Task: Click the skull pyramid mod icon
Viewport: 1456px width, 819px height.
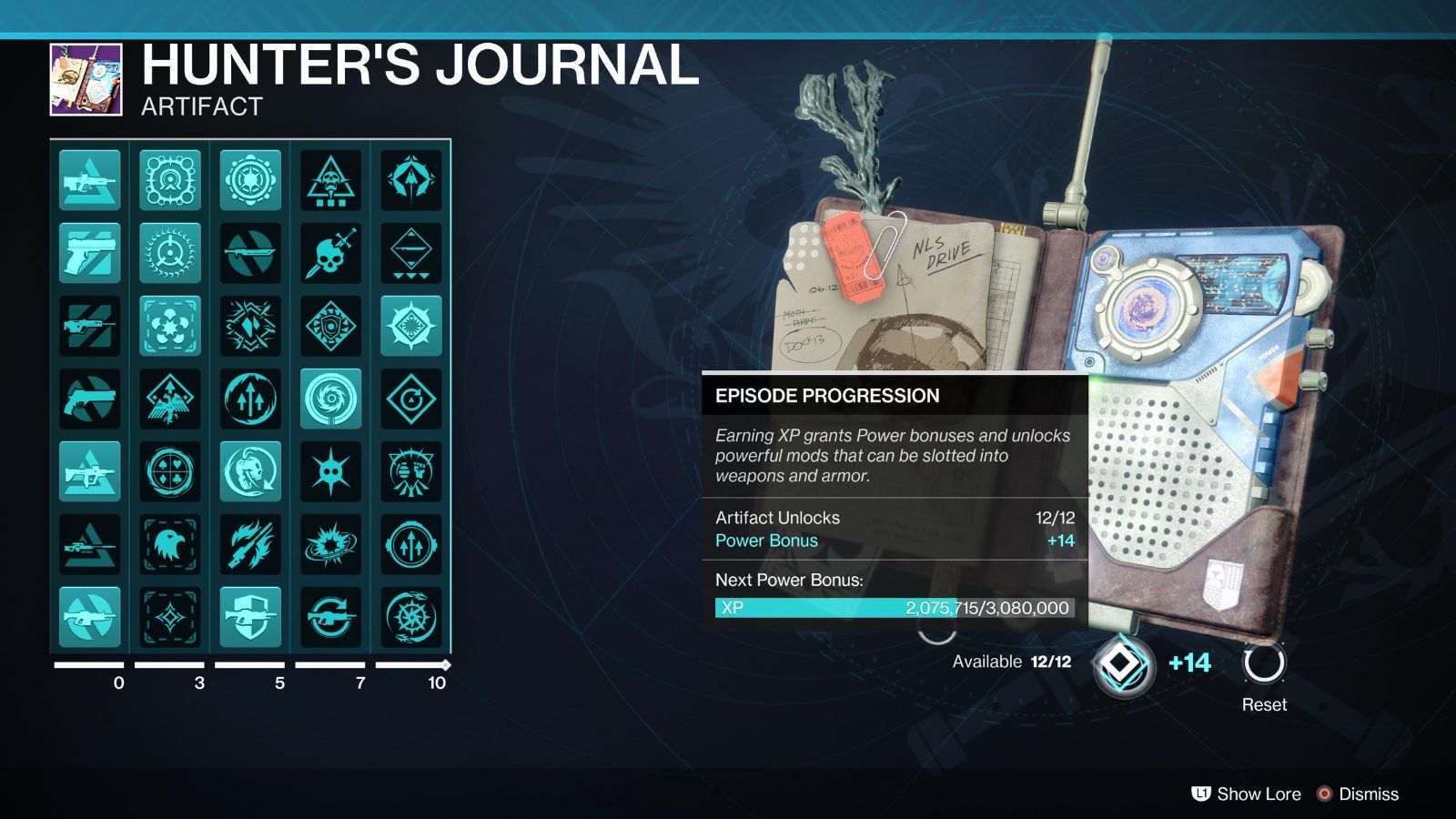Action: point(330,180)
